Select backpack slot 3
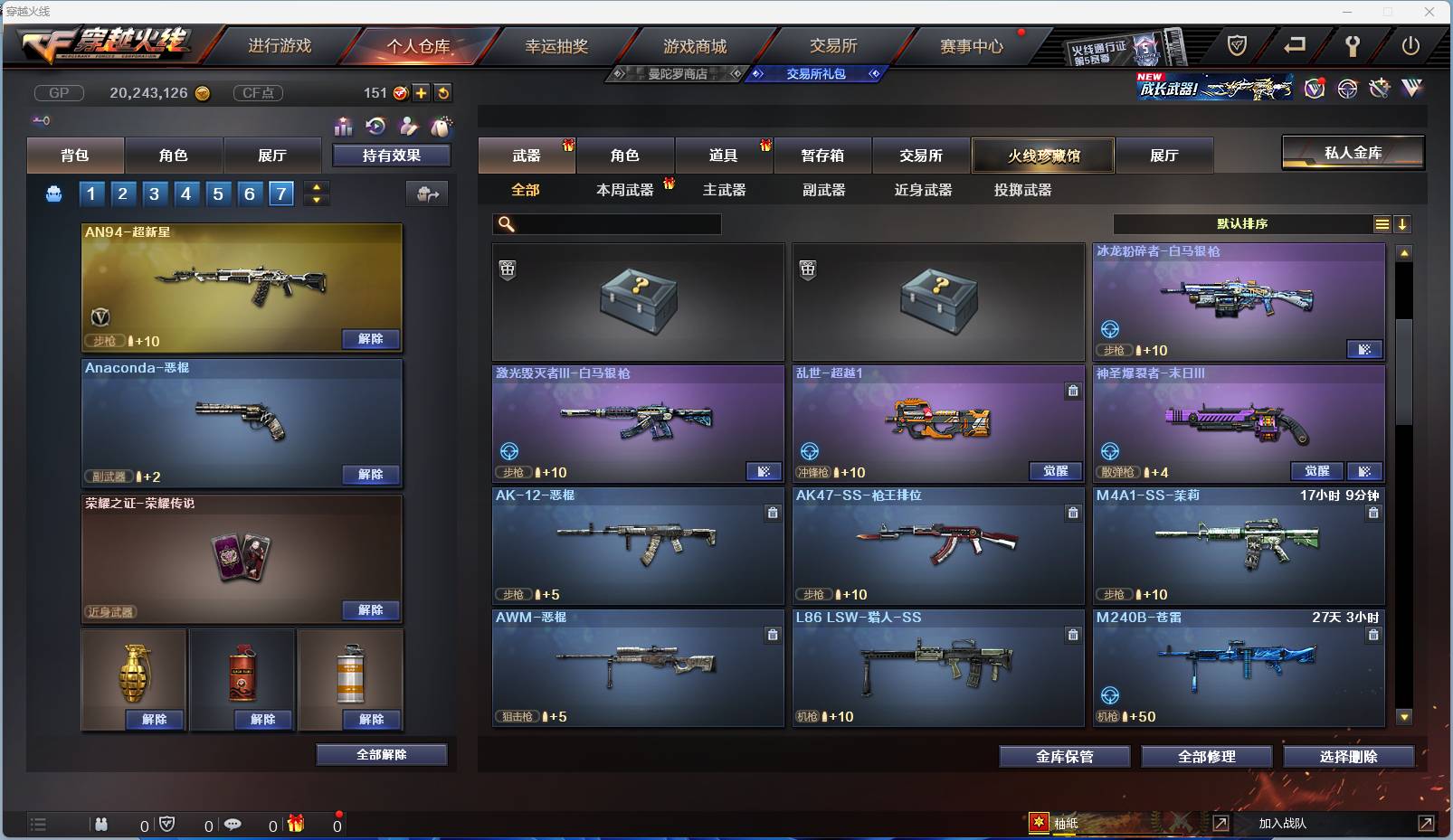The image size is (1453, 840). (155, 193)
